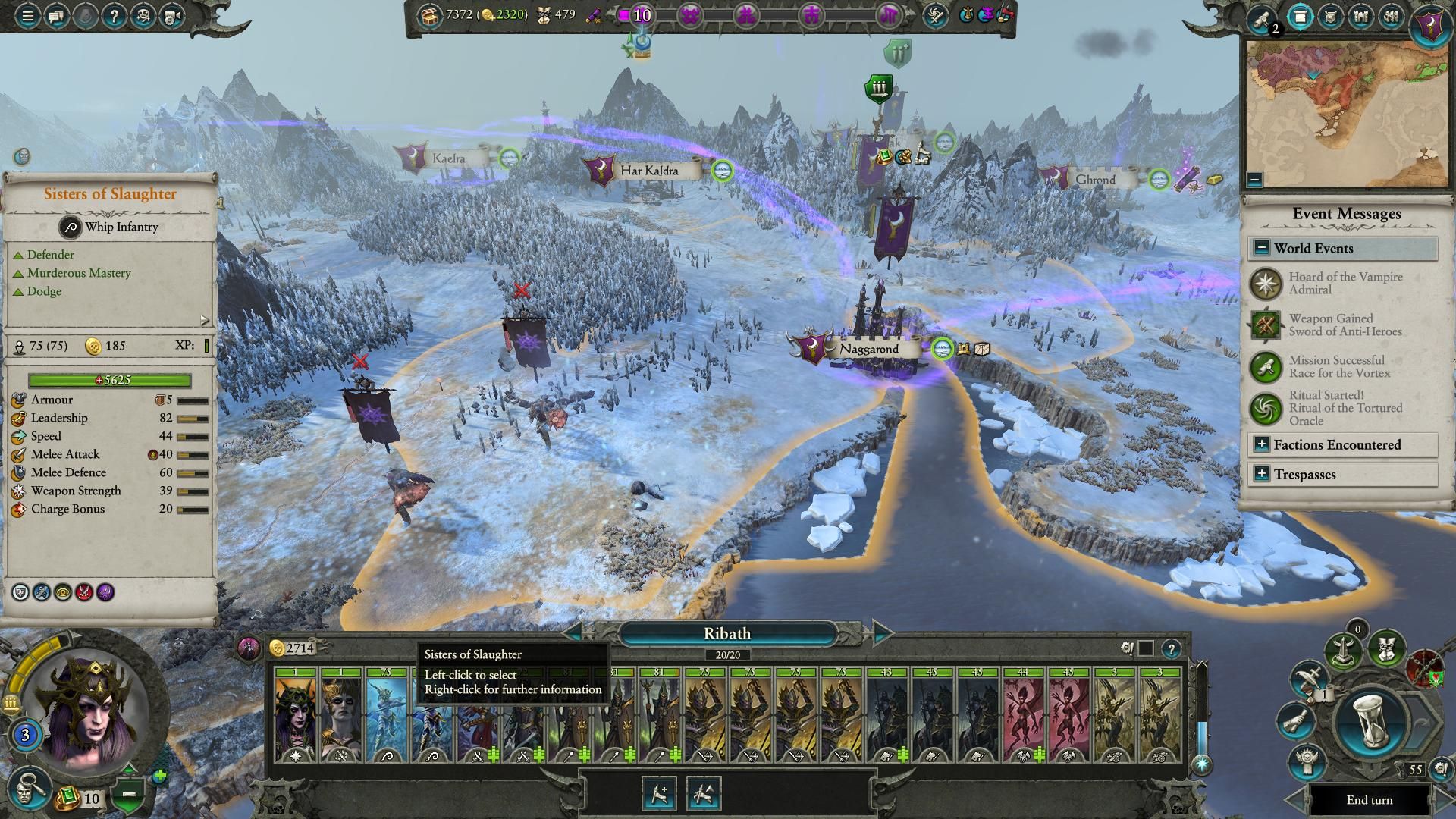The height and width of the screenshot is (819, 1456).
Task: Open the main game menu
Action: [27, 16]
